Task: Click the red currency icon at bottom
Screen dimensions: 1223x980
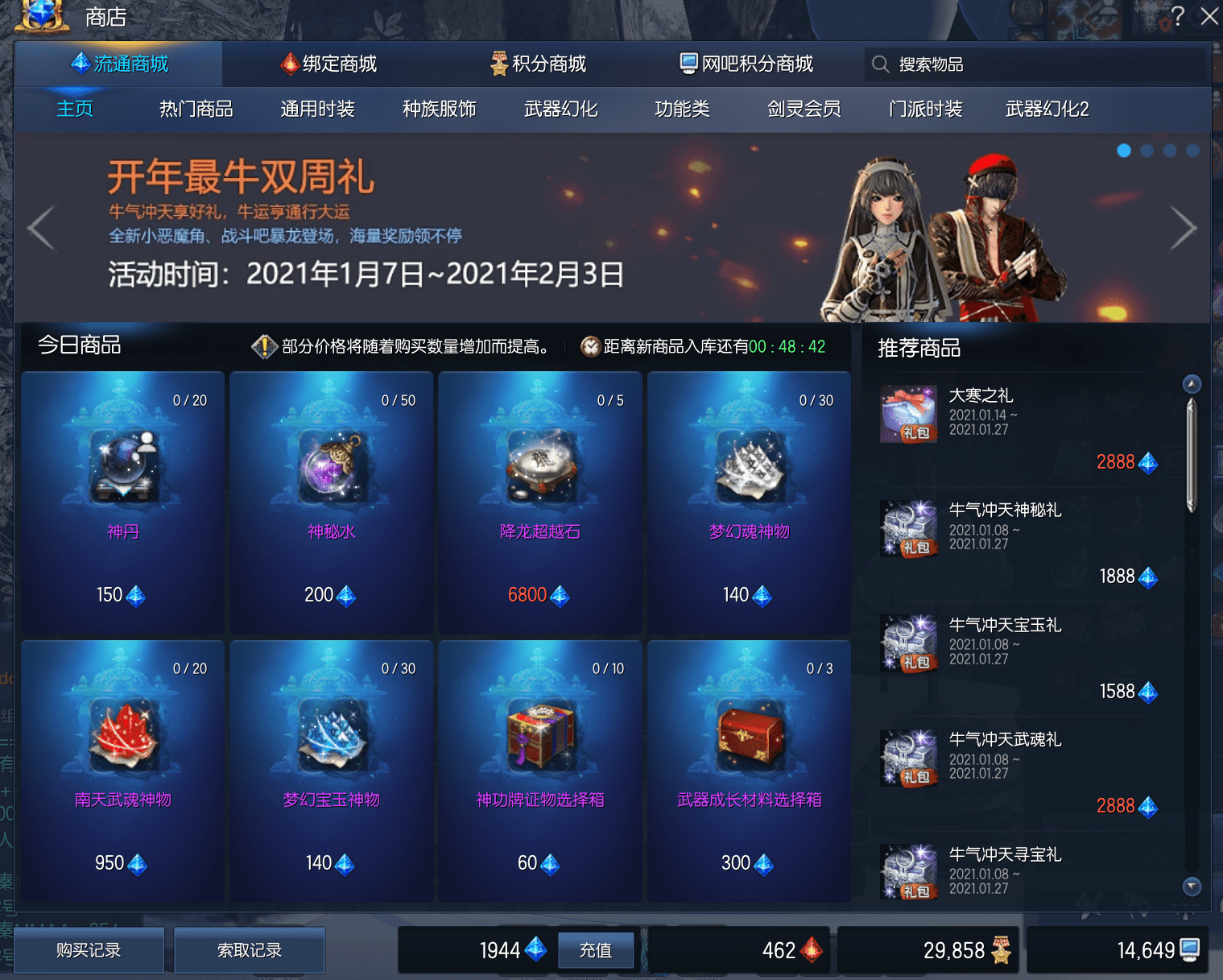Action: [812, 950]
